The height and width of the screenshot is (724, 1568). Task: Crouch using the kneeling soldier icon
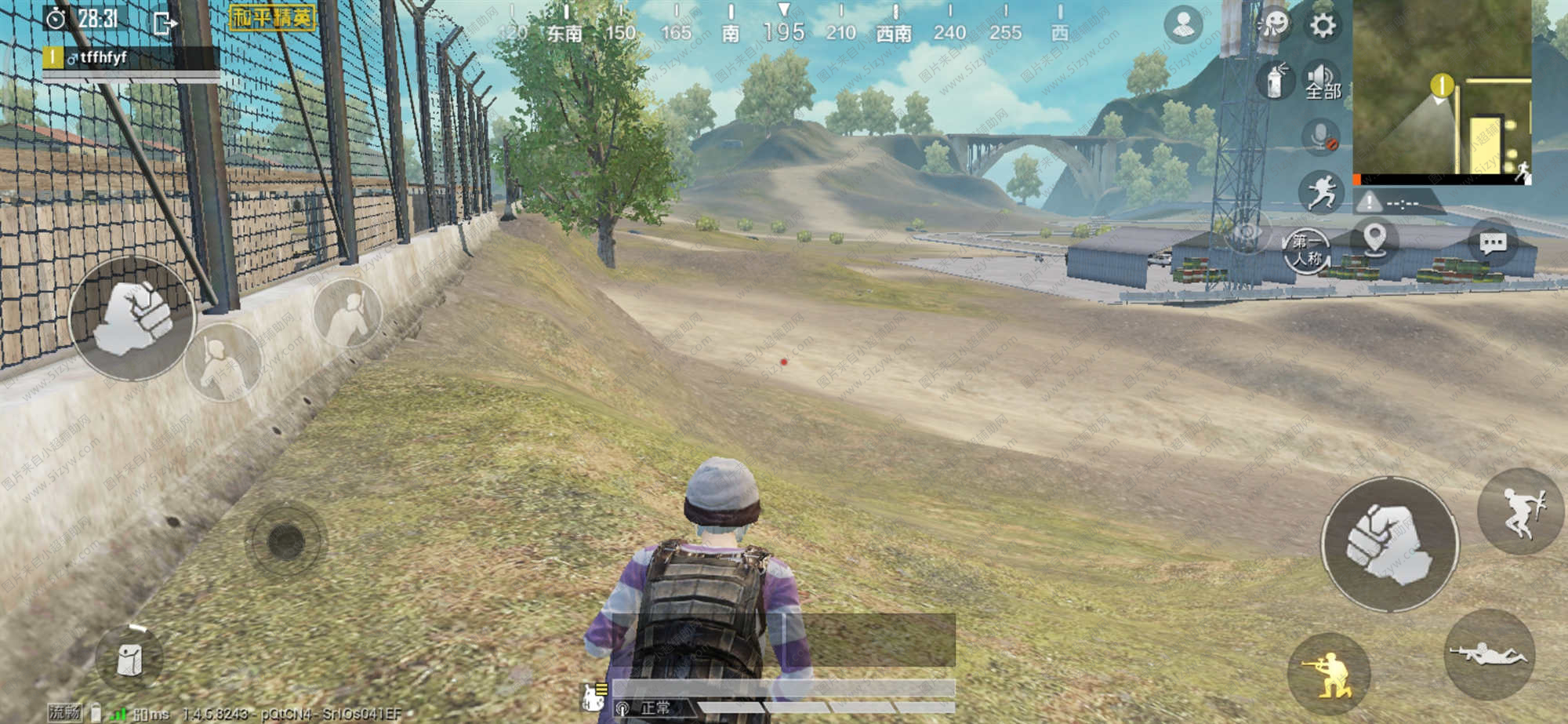(1329, 672)
